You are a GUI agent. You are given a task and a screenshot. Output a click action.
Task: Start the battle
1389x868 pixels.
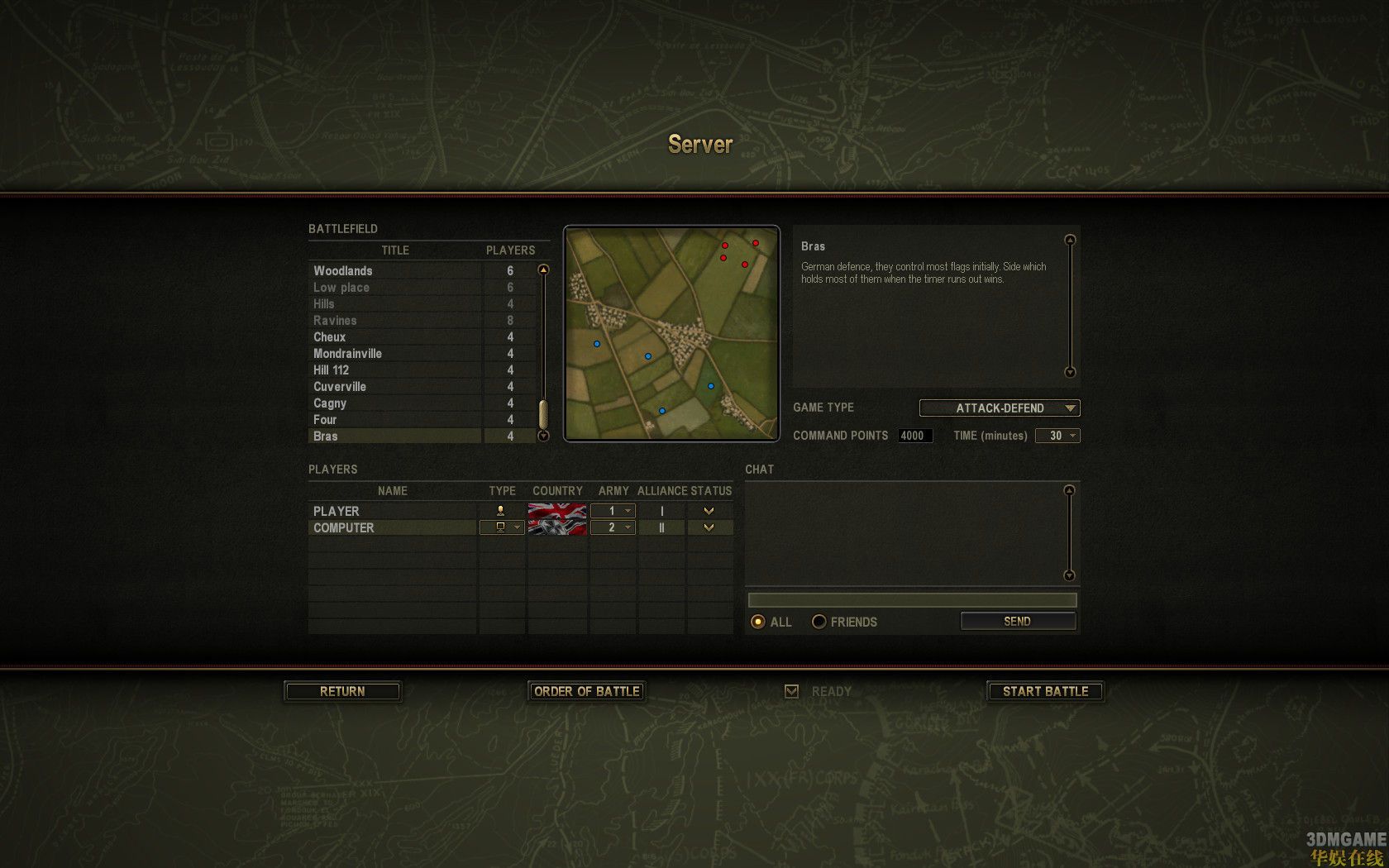point(1045,691)
